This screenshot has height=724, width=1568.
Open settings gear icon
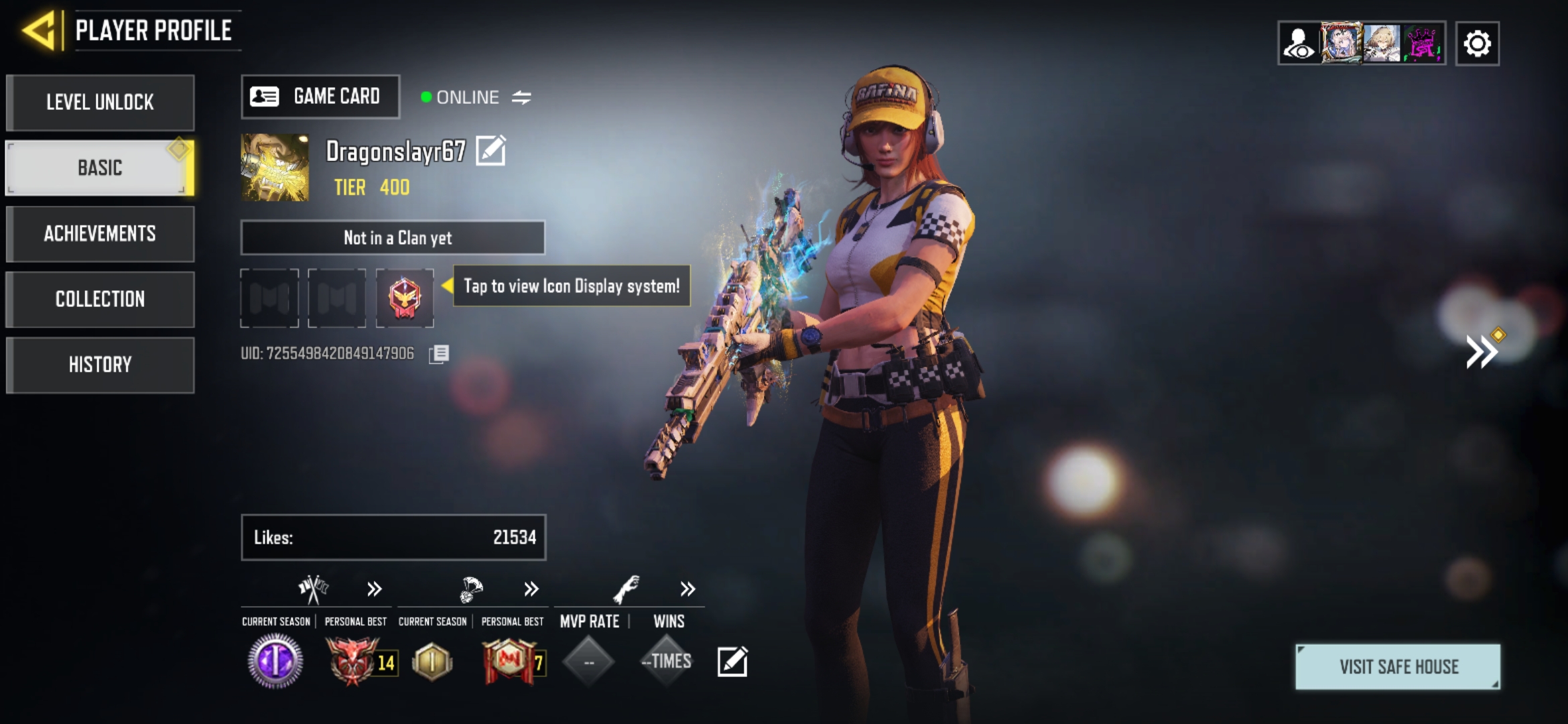(x=1477, y=44)
